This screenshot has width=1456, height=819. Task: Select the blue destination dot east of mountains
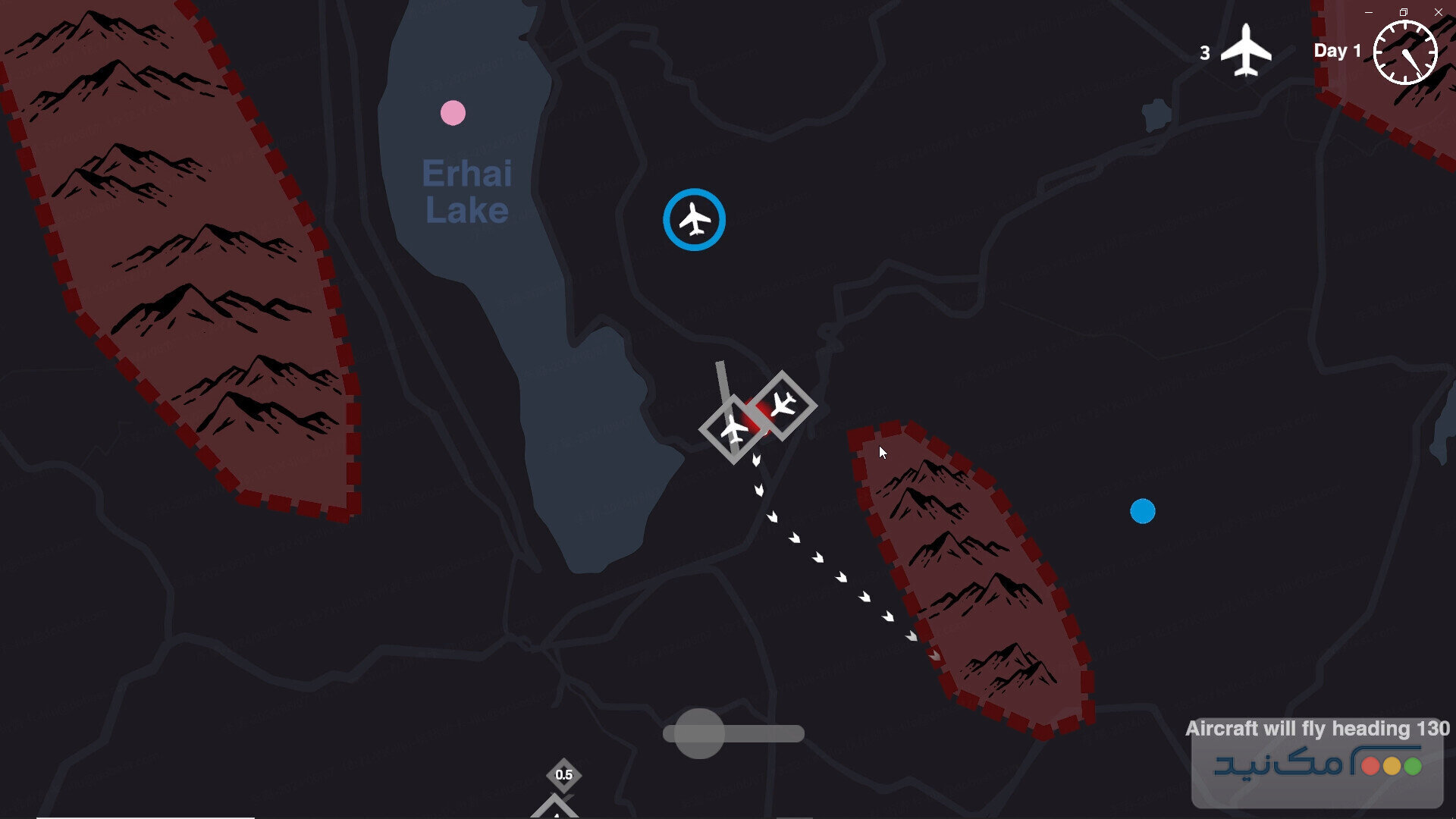tap(1142, 513)
